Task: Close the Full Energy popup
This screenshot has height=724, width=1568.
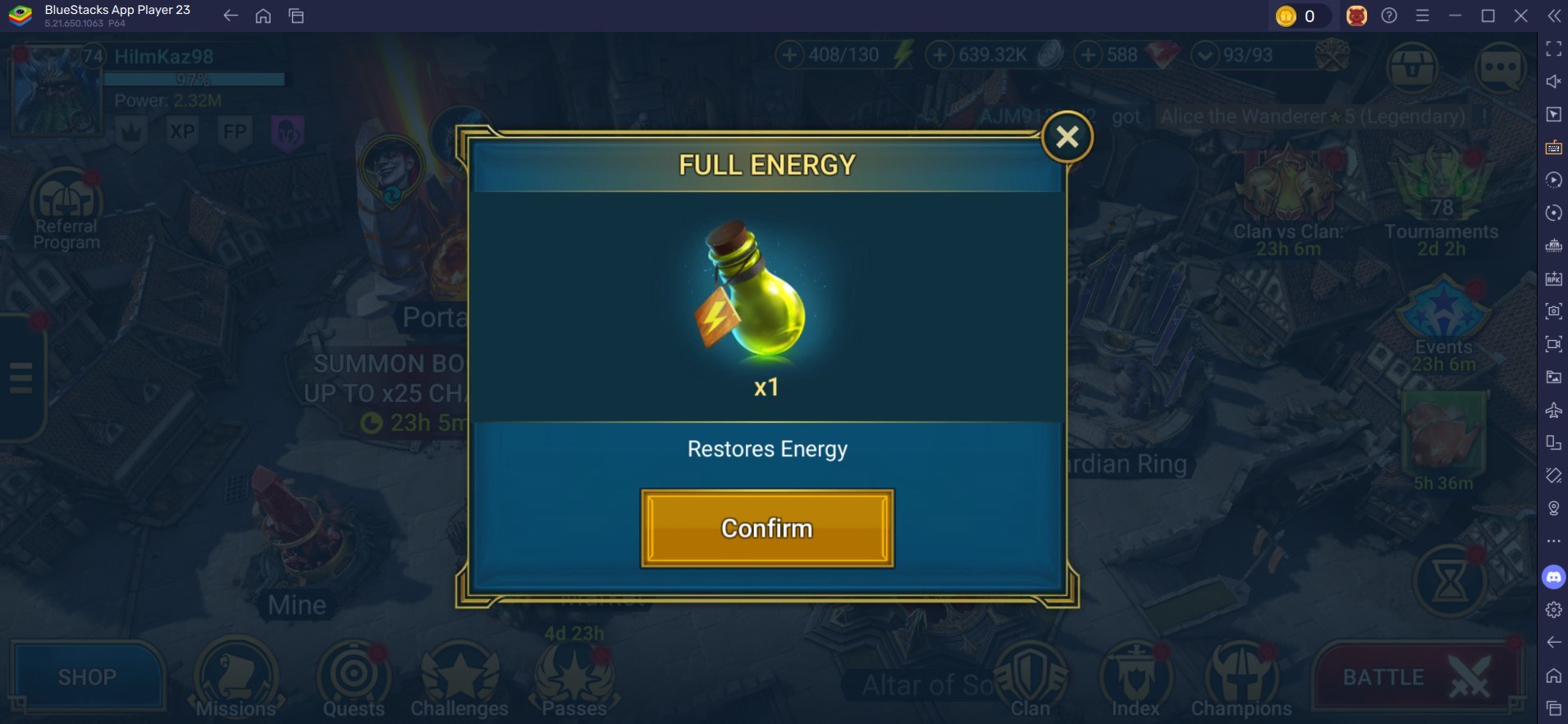Action: pos(1067,136)
